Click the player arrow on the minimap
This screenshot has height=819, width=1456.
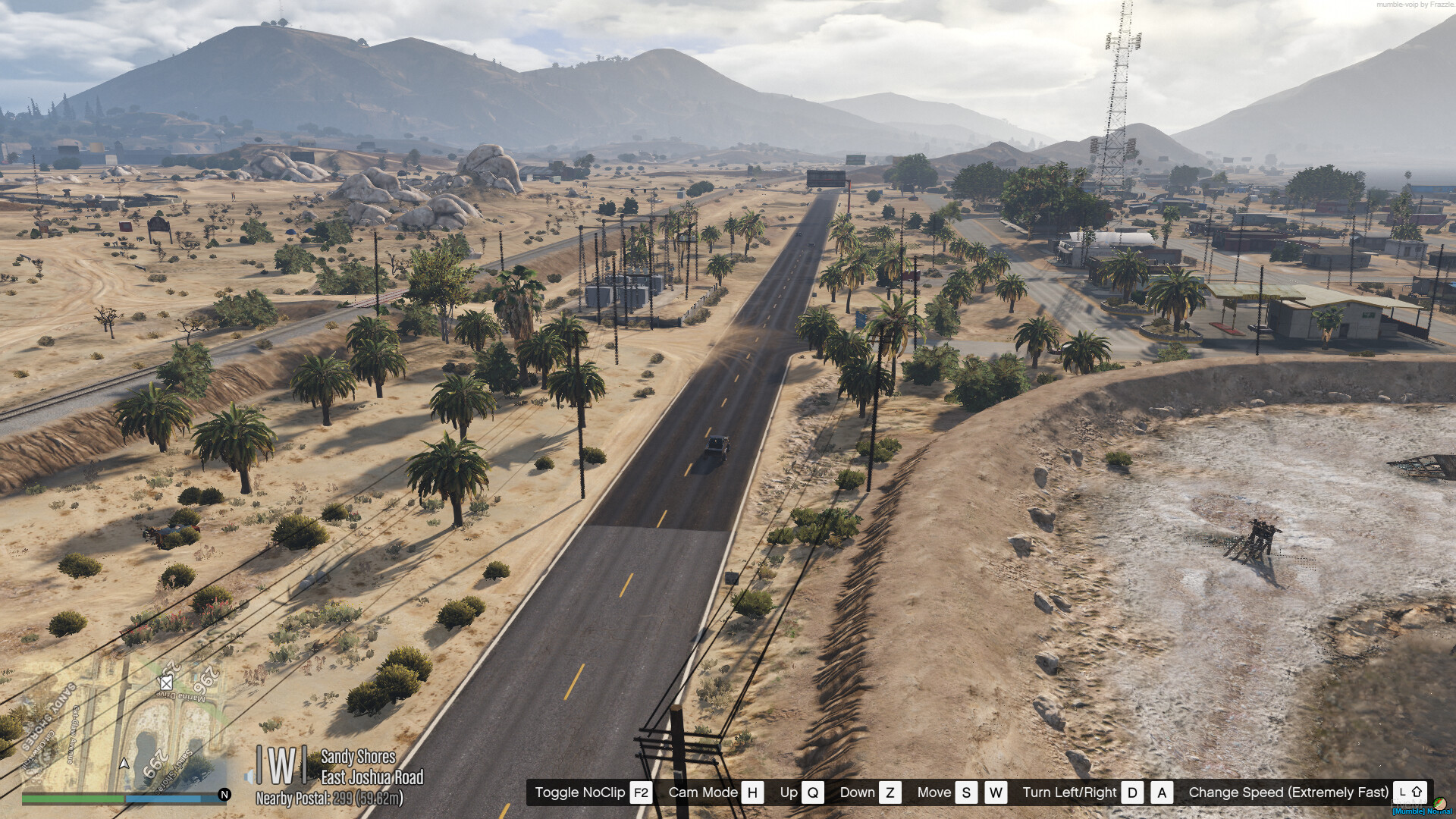[124, 764]
